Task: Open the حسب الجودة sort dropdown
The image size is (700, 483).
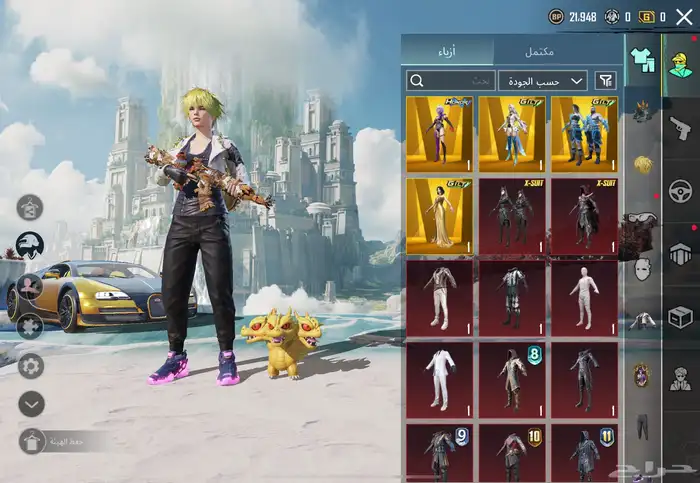Action: [543, 81]
